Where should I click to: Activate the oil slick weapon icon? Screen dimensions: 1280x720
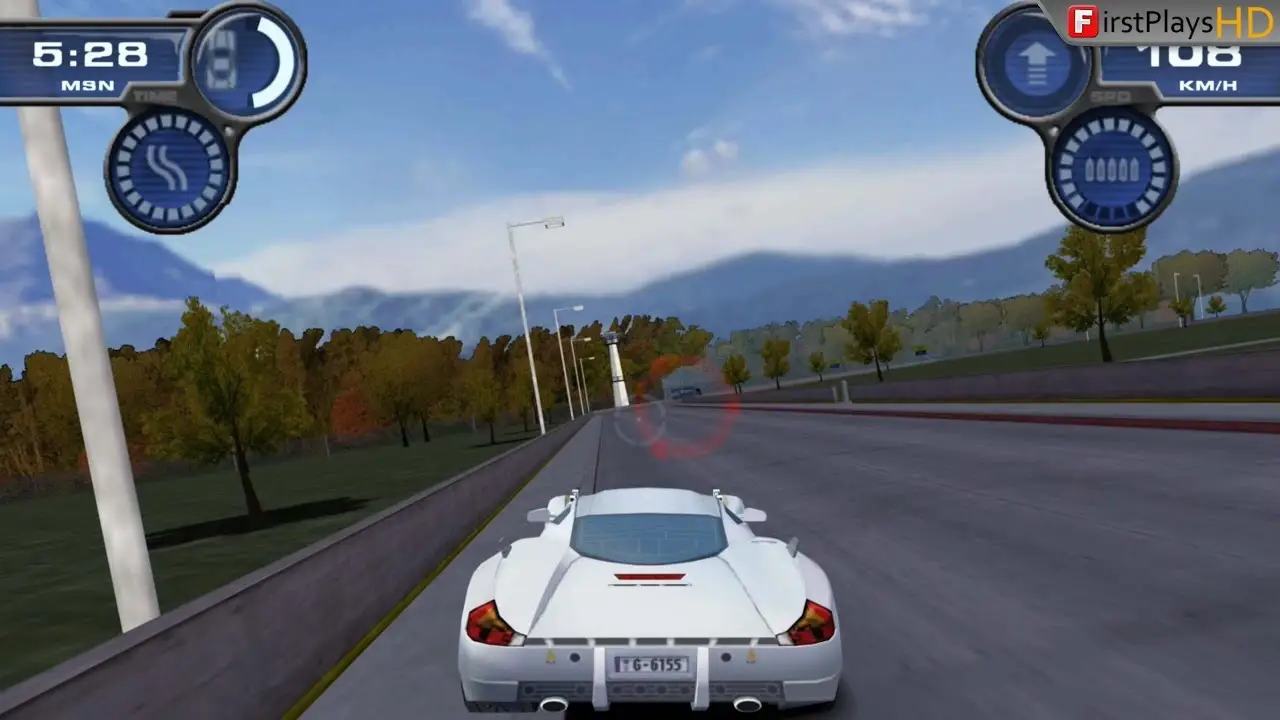pos(168,168)
